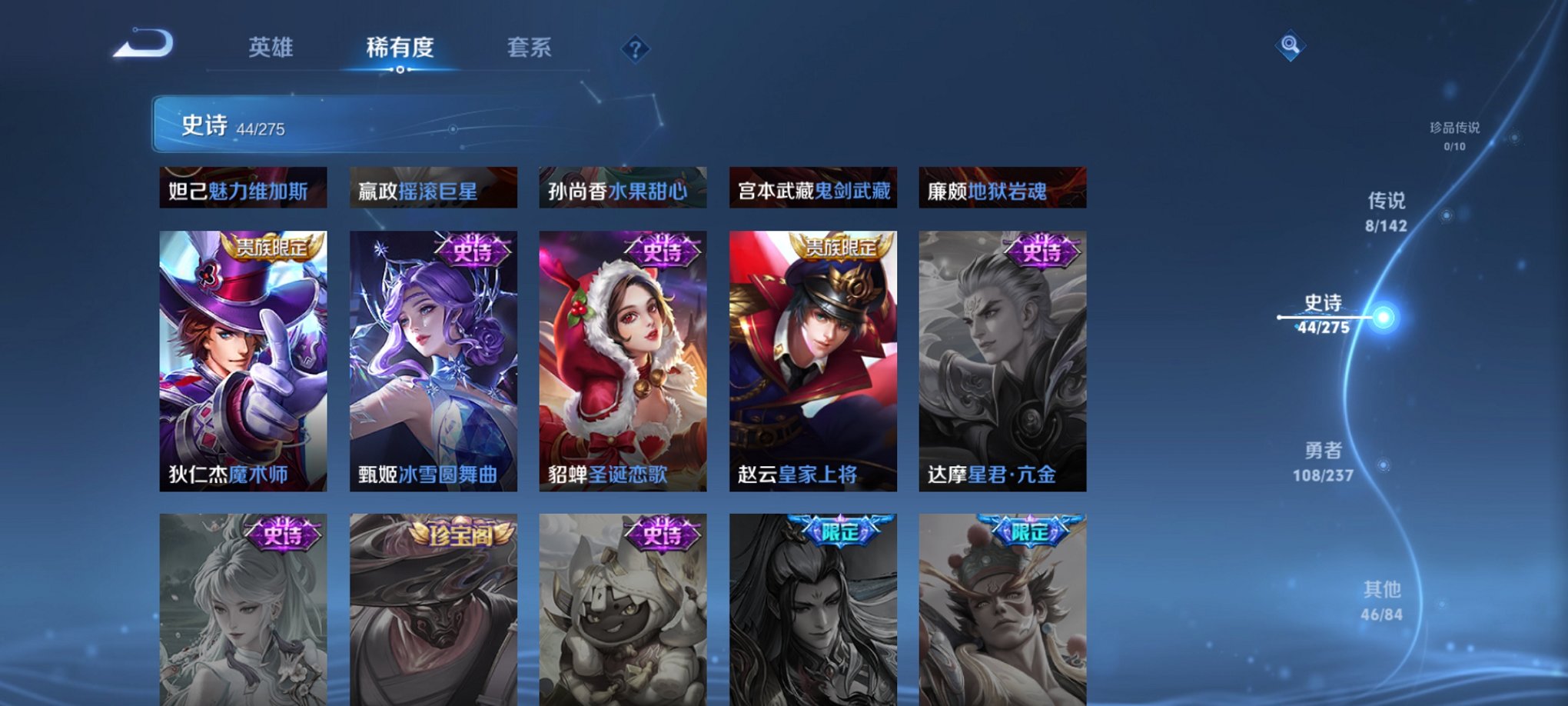Open the 宫本武藏鬼剑武藏 skin entry
This screenshot has width=1568, height=706.
(x=812, y=190)
